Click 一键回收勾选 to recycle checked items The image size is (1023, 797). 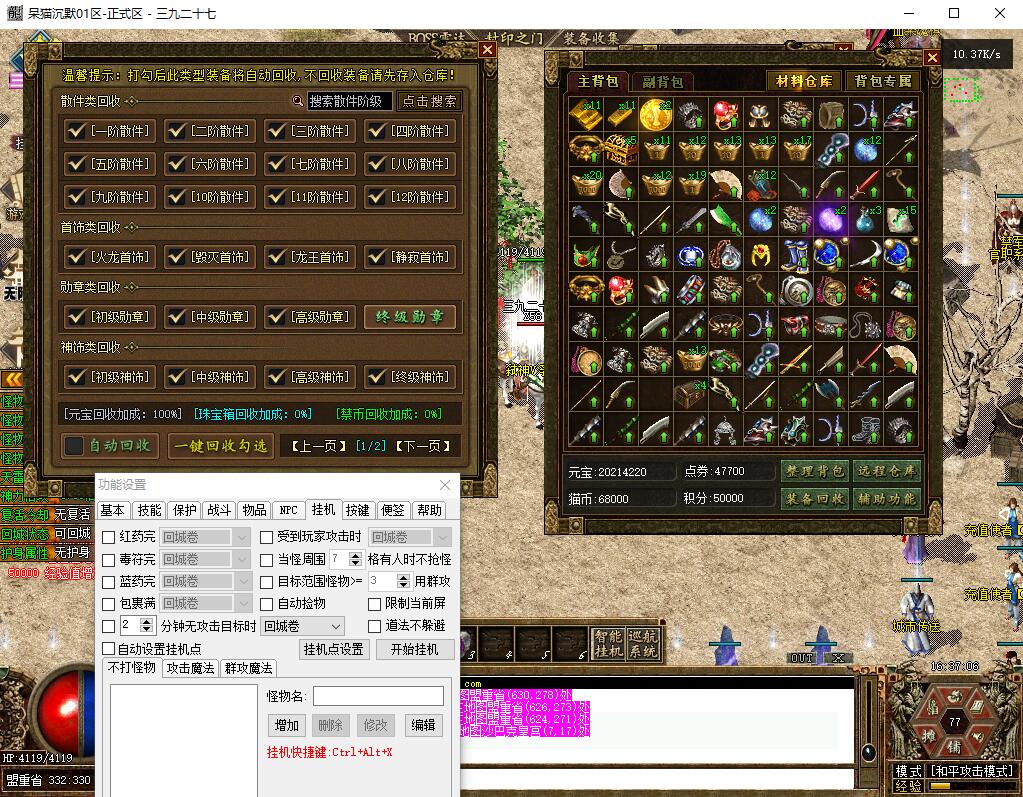click(221, 446)
